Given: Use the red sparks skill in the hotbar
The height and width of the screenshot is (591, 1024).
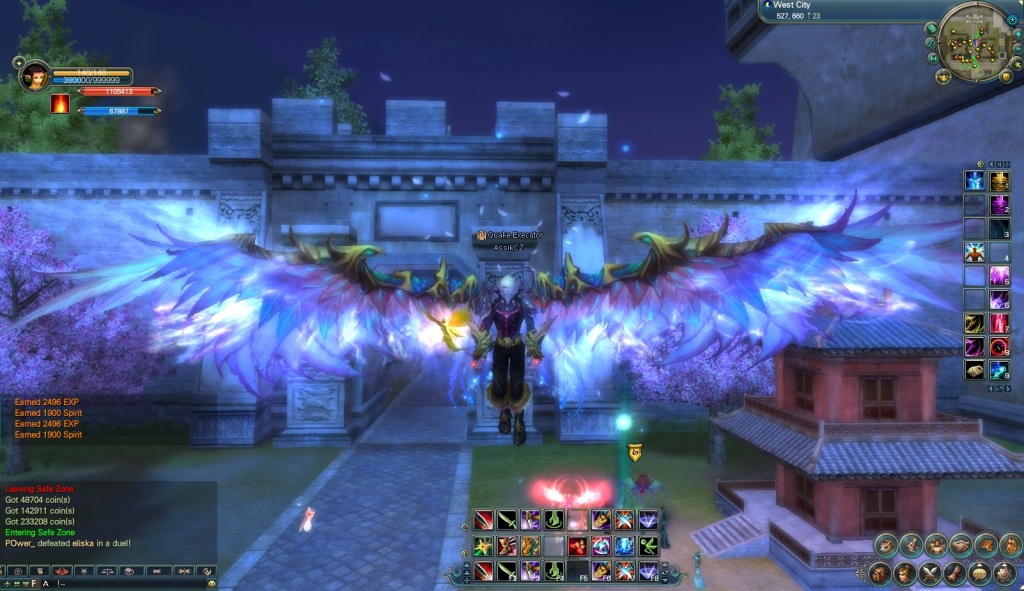Looking at the screenshot, I should pyautogui.click(x=576, y=546).
